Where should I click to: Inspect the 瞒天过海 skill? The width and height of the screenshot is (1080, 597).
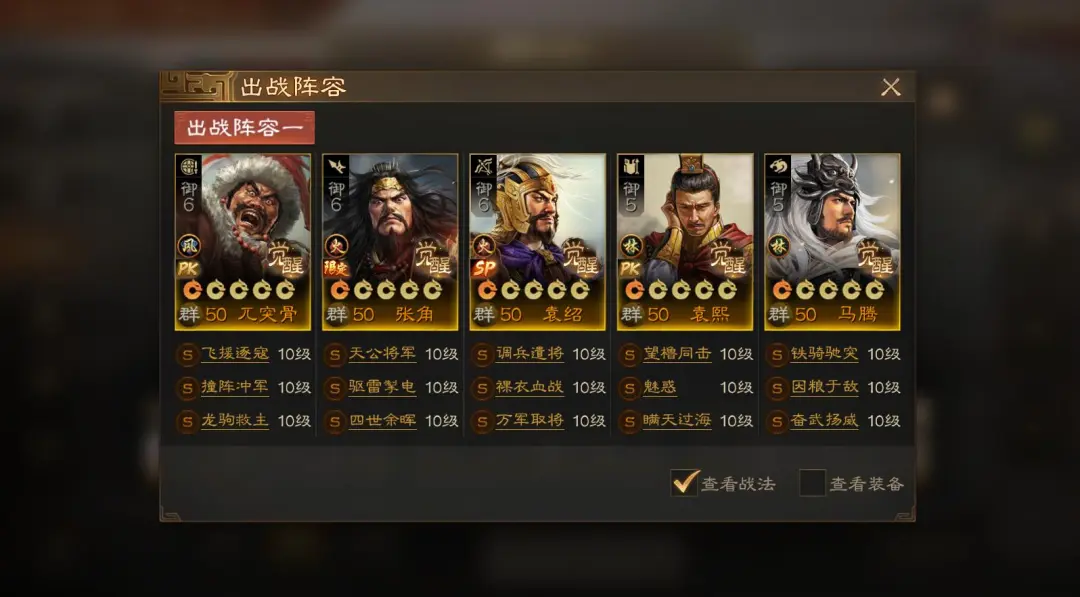coord(677,421)
